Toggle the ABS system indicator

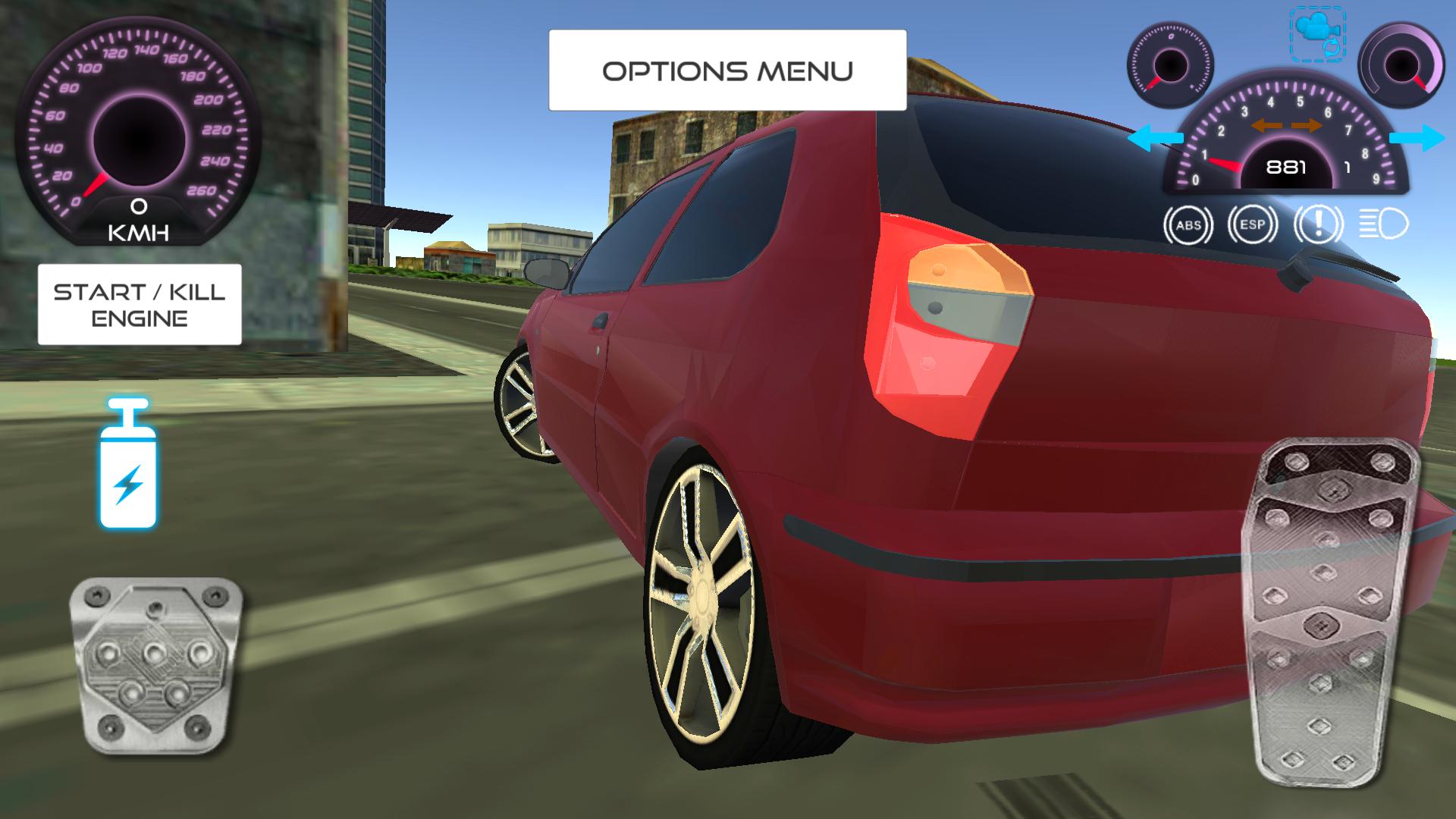[x=1188, y=224]
